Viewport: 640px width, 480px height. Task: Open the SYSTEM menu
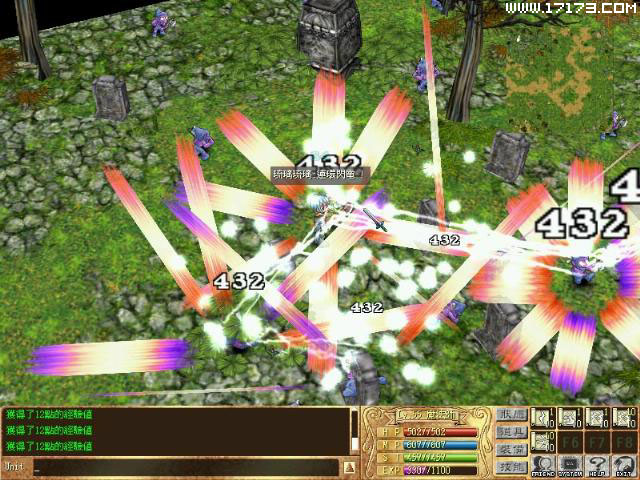[570, 466]
